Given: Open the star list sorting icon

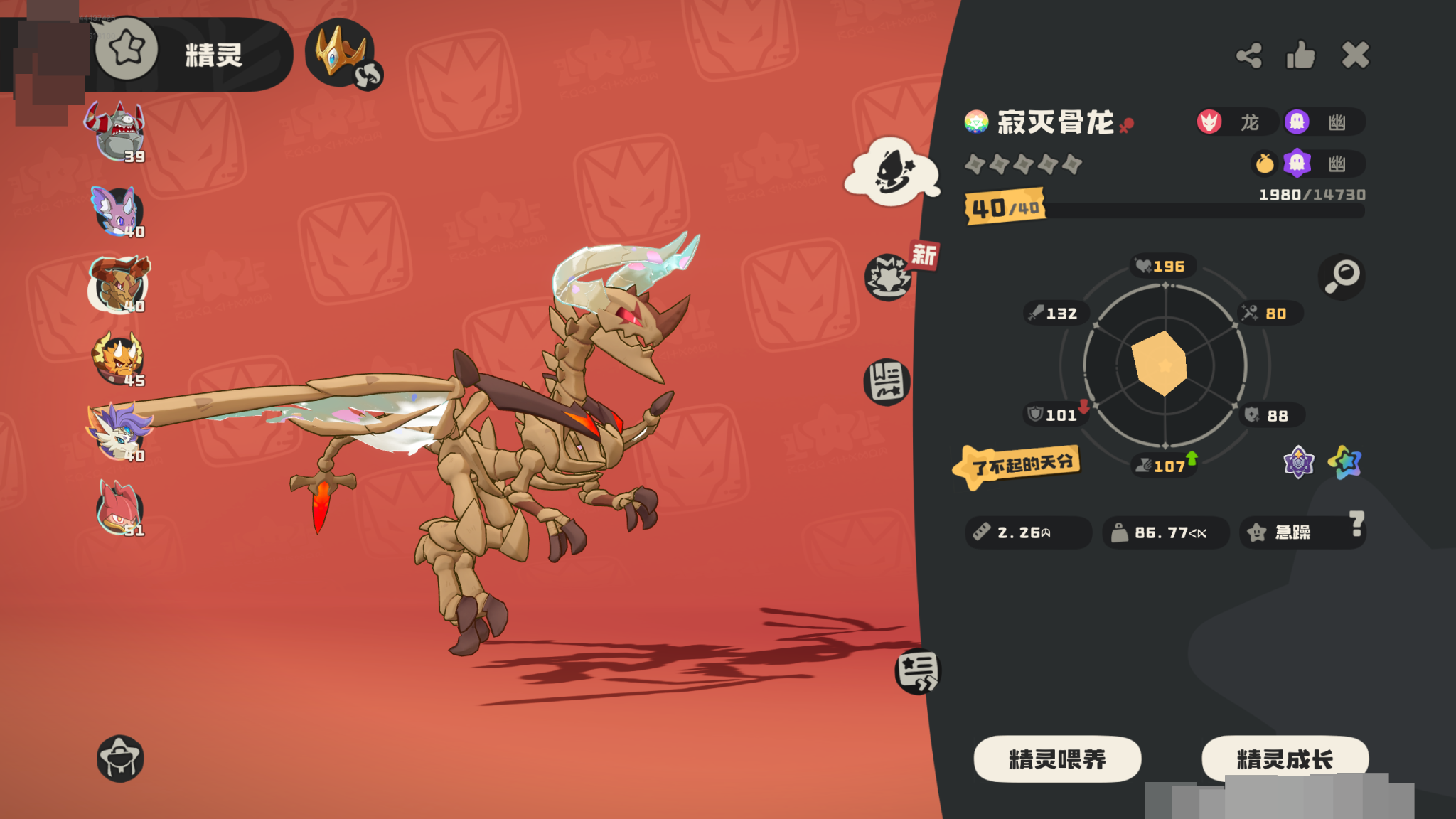Looking at the screenshot, I should click(917, 671).
